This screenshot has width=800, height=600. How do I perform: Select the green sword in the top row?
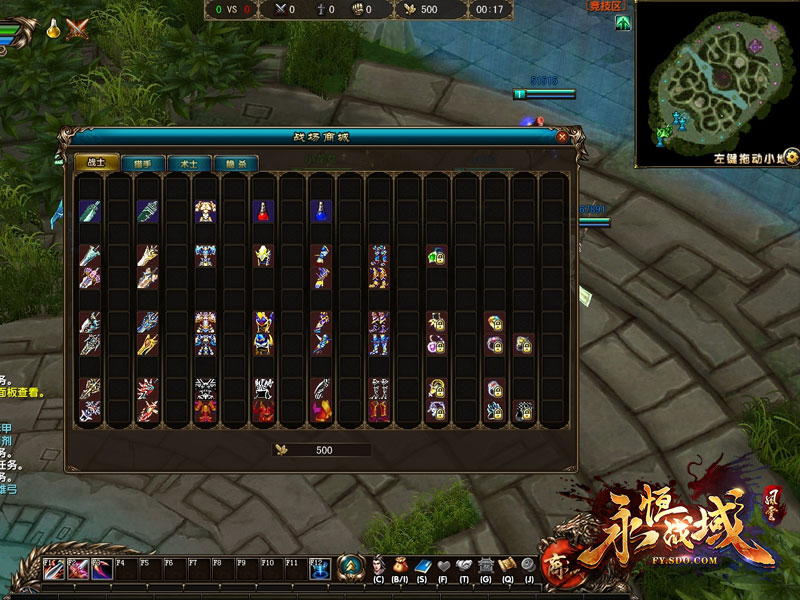click(90, 212)
